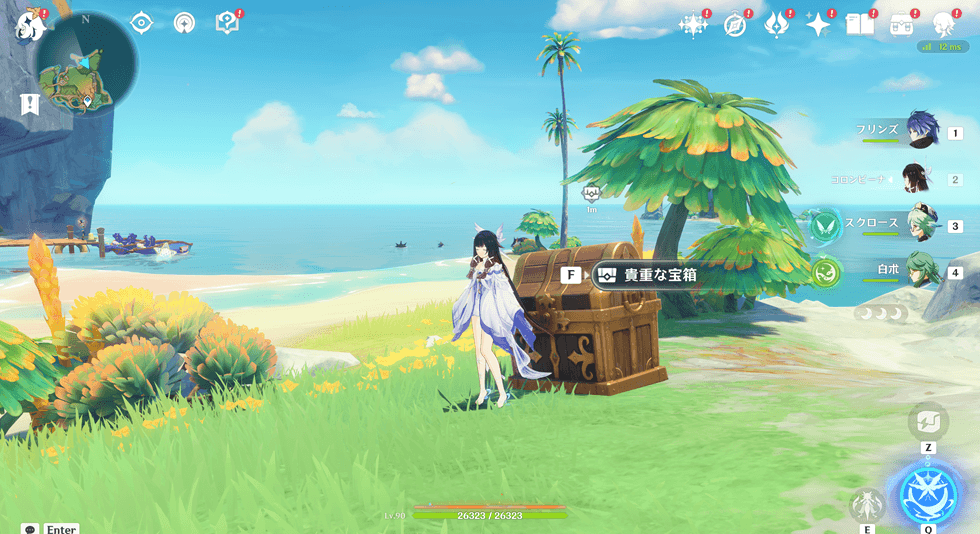
Task: Open the Paimon menu
Action: (28, 25)
